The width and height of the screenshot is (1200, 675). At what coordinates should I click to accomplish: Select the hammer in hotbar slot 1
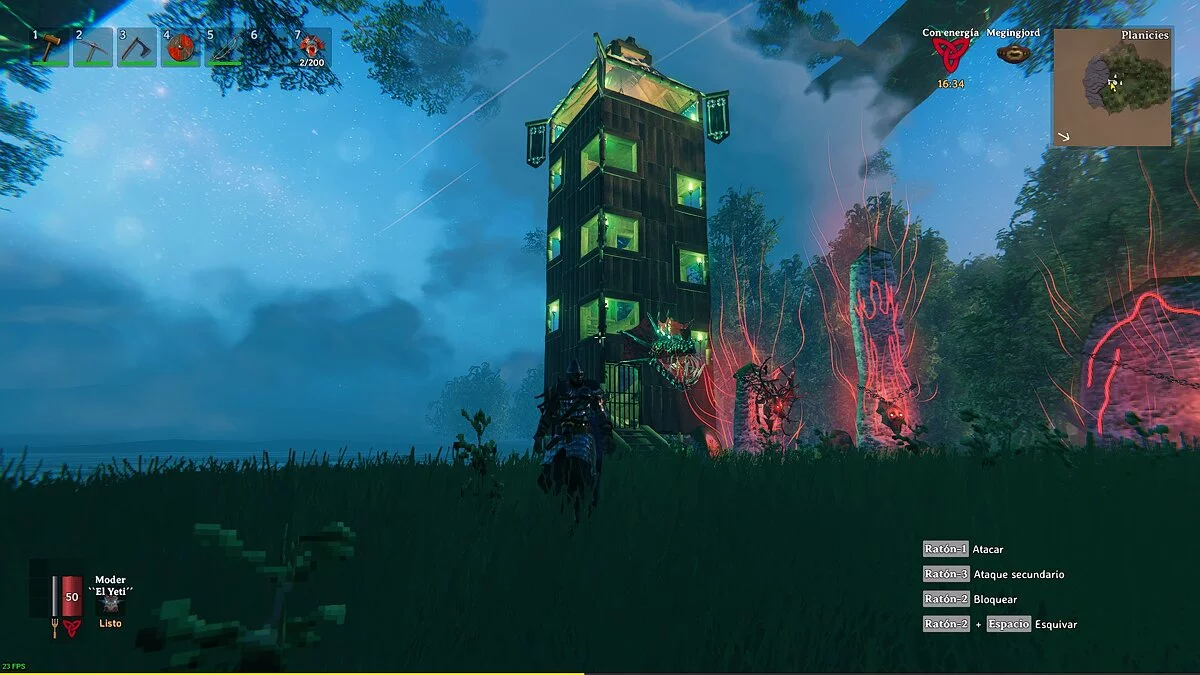pos(49,47)
